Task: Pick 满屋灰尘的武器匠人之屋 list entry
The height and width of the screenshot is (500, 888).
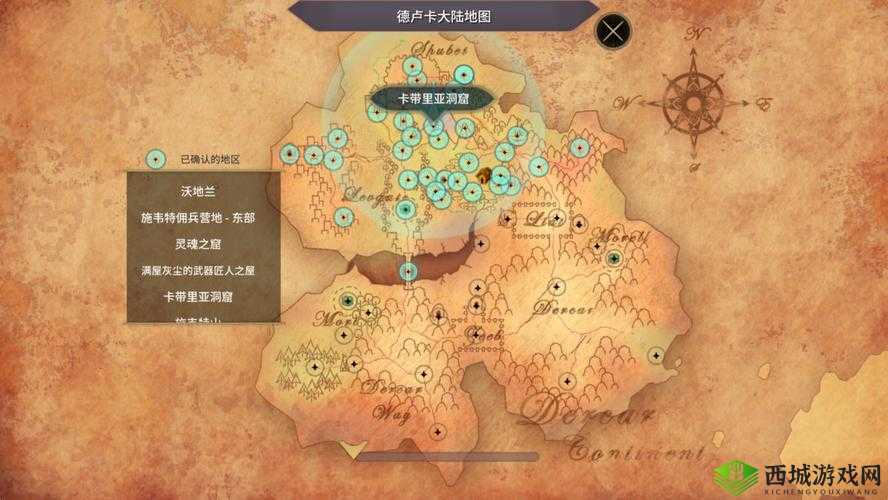Action: click(x=203, y=270)
